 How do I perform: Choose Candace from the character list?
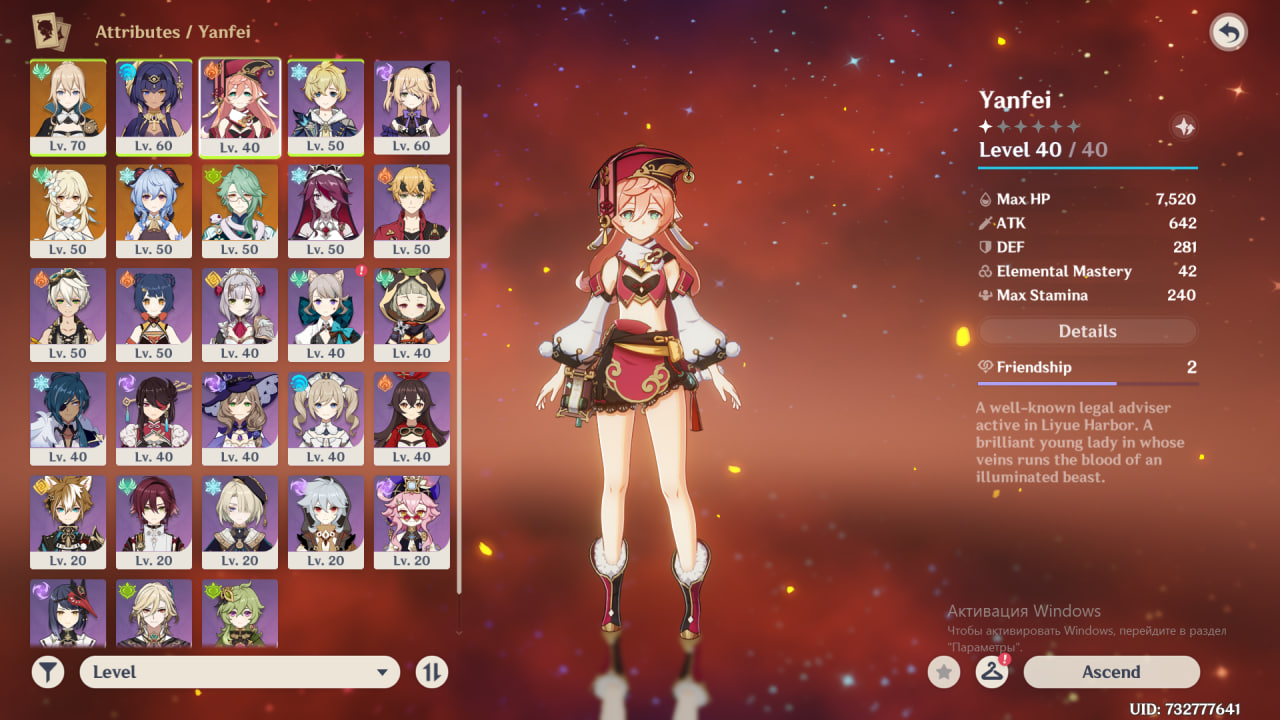pyautogui.click(x=154, y=107)
